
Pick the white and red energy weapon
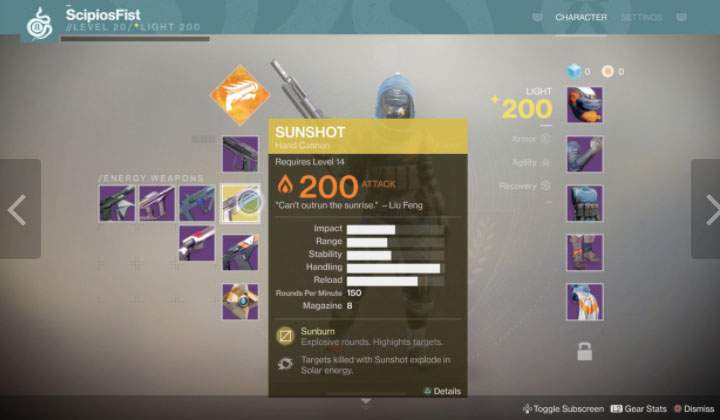(197, 242)
